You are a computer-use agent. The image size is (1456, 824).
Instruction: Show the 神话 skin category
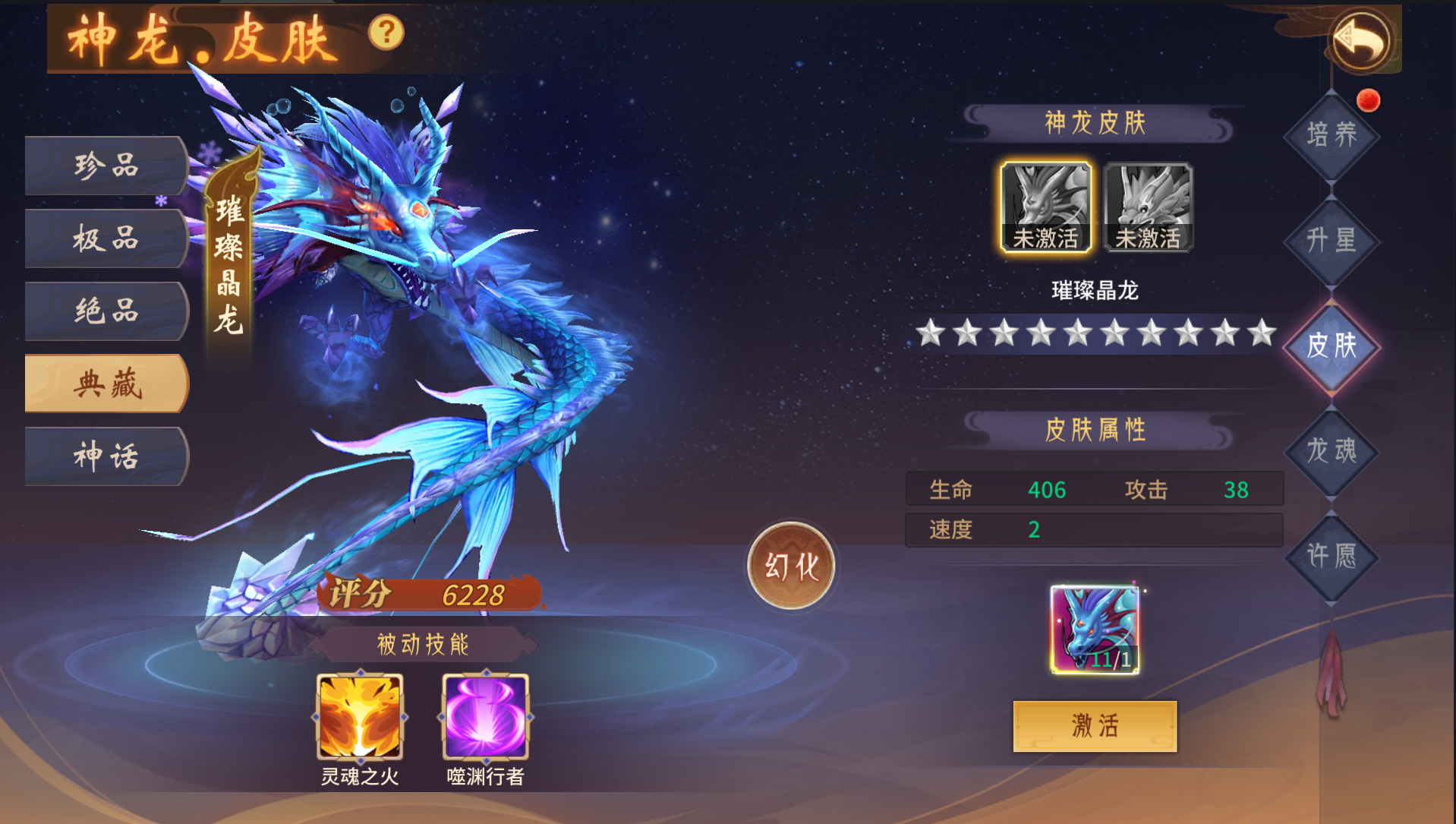(106, 456)
